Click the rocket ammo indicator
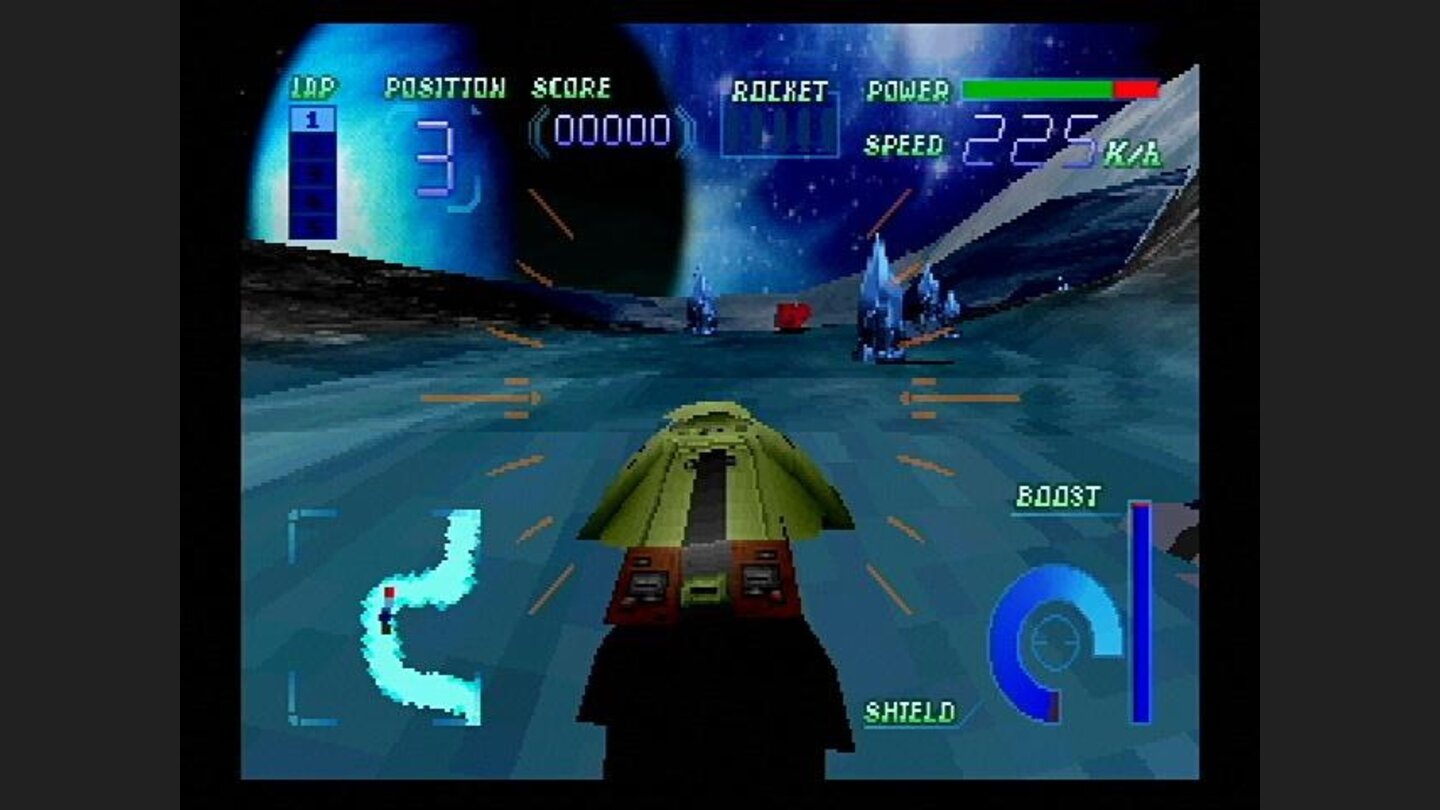The height and width of the screenshot is (810, 1440). [x=780, y=128]
